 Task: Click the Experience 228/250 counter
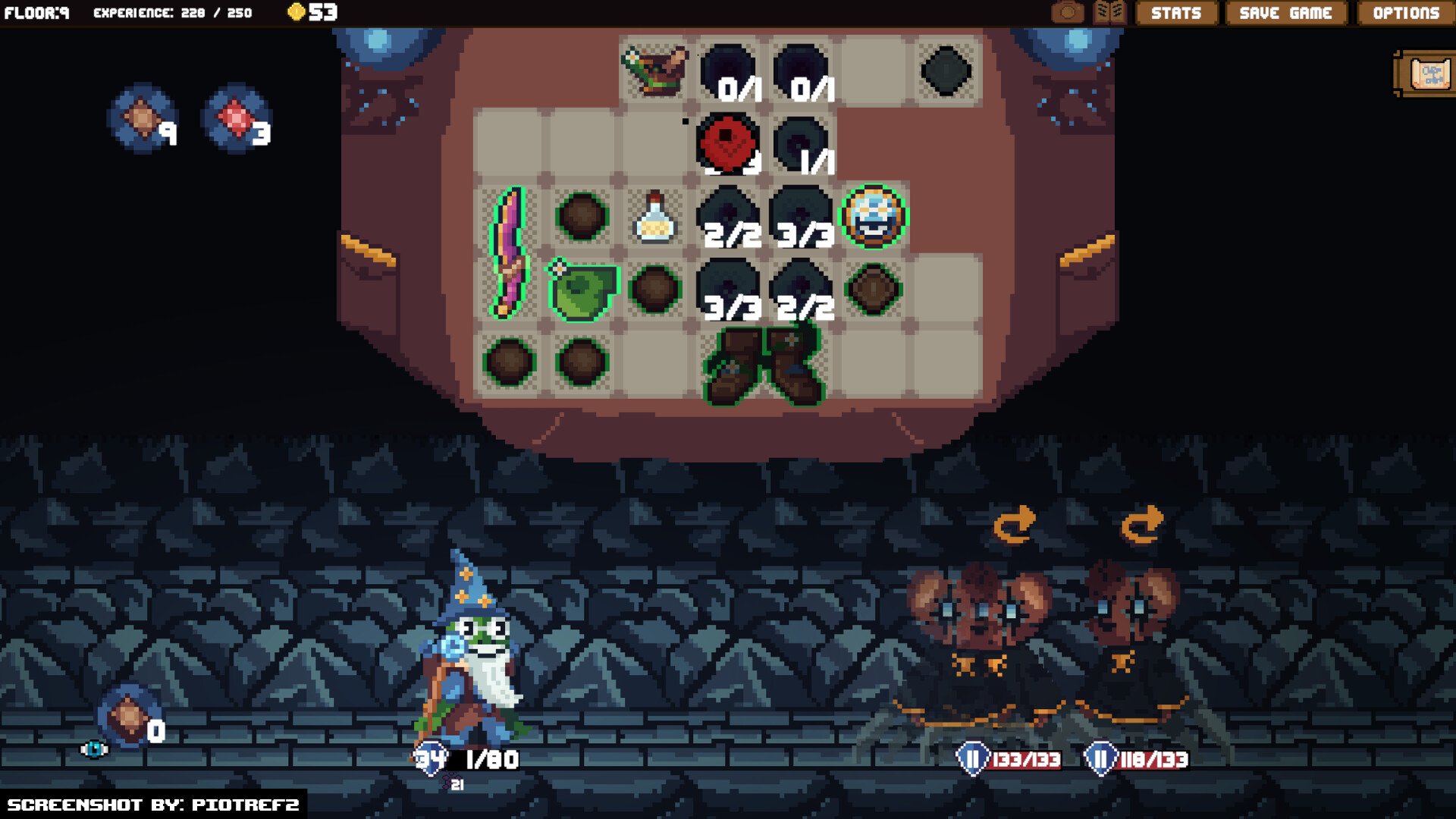pyautogui.click(x=172, y=12)
